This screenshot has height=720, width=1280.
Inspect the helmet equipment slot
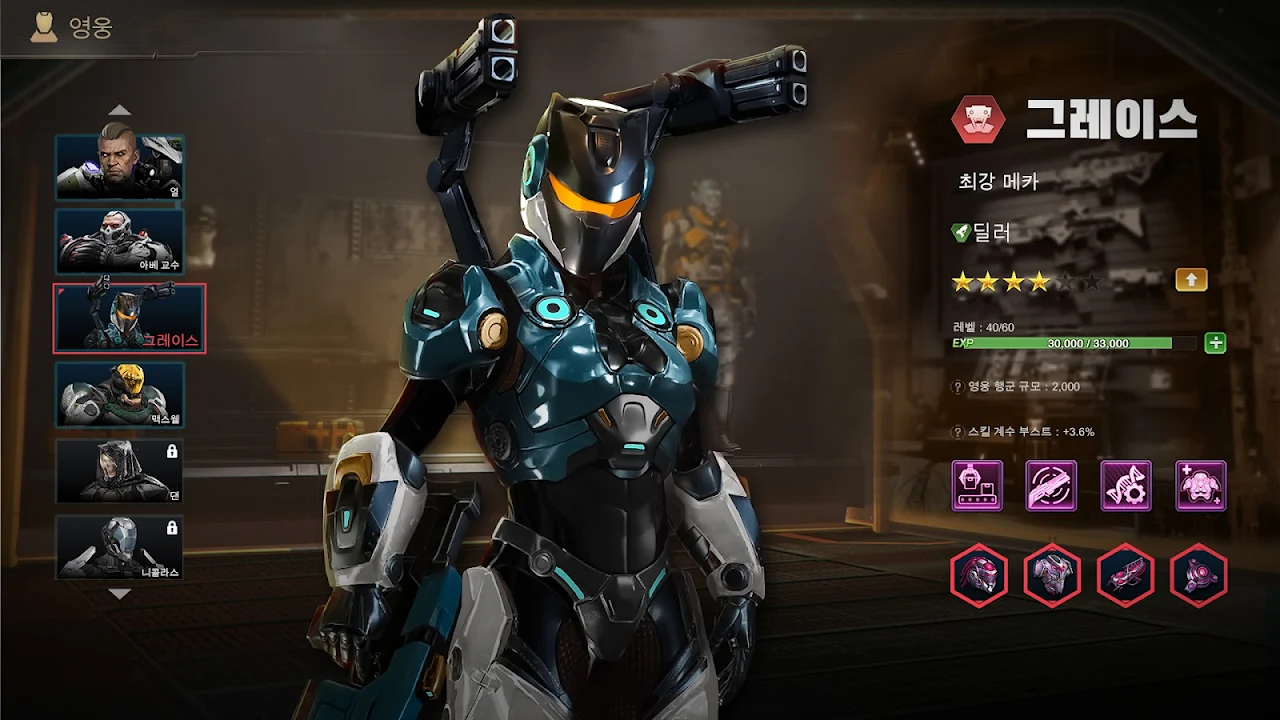(x=978, y=575)
